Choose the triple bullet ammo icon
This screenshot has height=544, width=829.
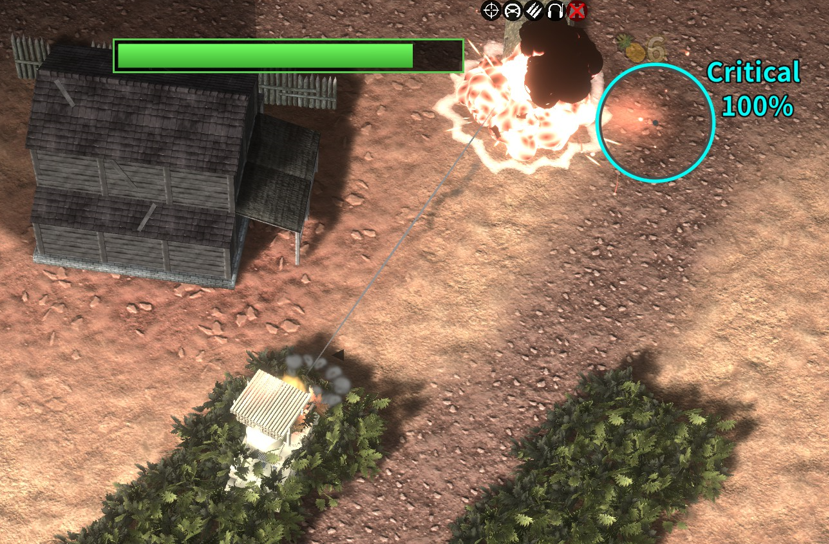pyautogui.click(x=534, y=11)
